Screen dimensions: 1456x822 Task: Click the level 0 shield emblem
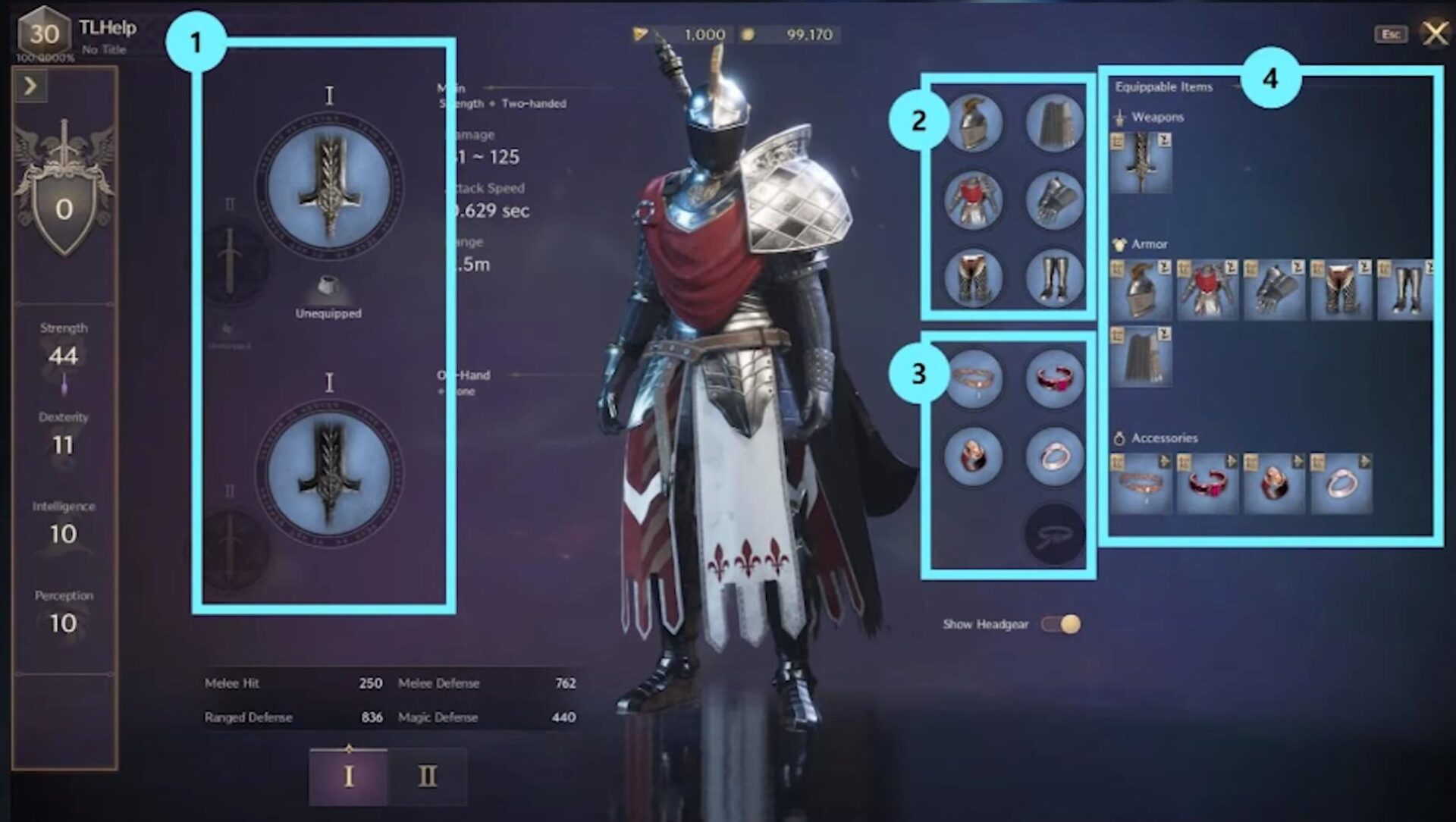coord(64,209)
